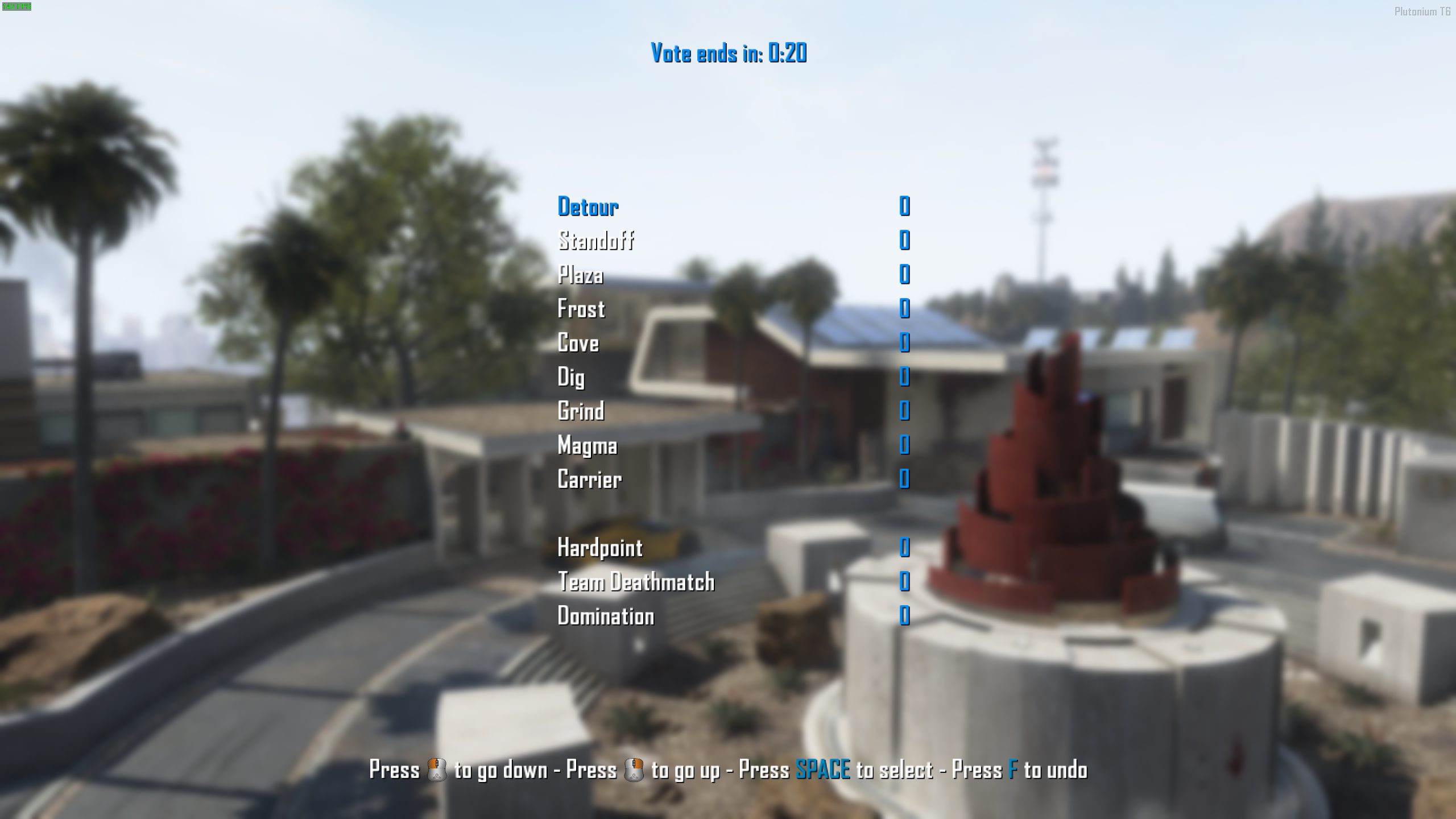The image size is (1456, 819).
Task: Select the Domination game mode
Action: click(x=606, y=615)
